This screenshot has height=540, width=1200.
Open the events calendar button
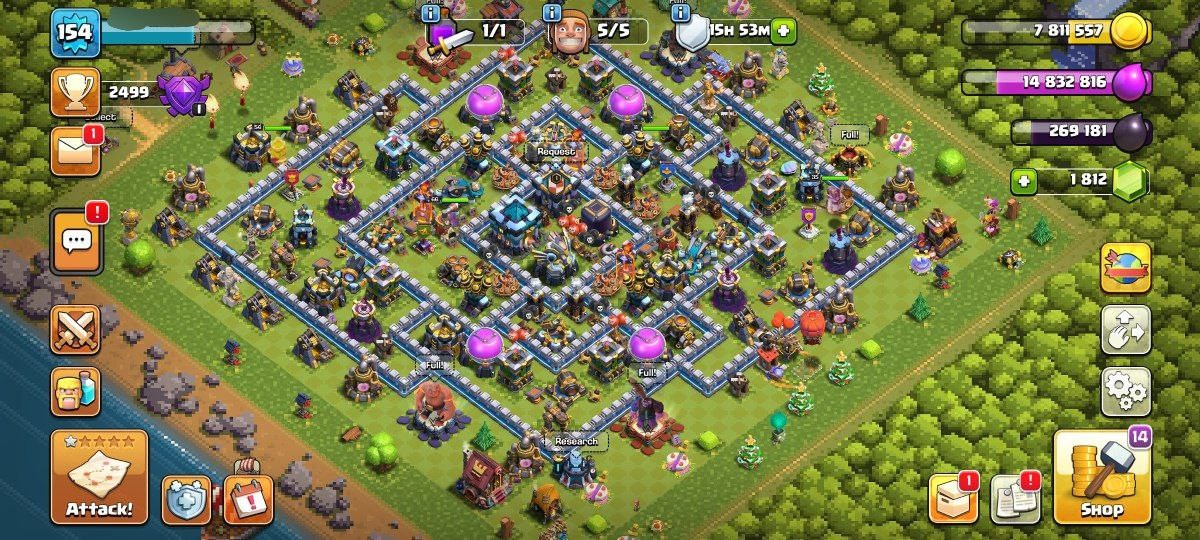(x=248, y=499)
